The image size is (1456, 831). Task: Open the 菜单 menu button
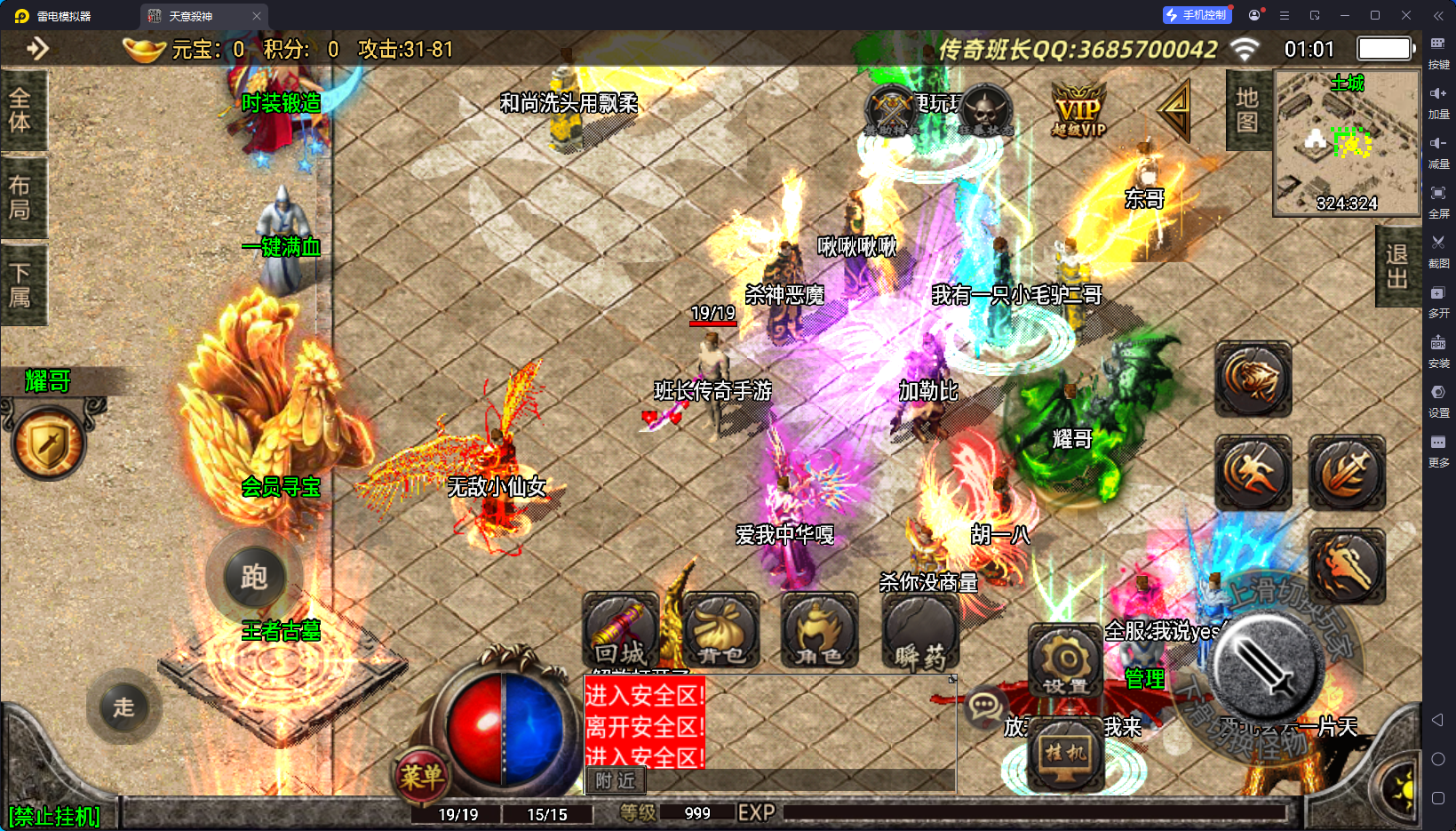click(420, 777)
